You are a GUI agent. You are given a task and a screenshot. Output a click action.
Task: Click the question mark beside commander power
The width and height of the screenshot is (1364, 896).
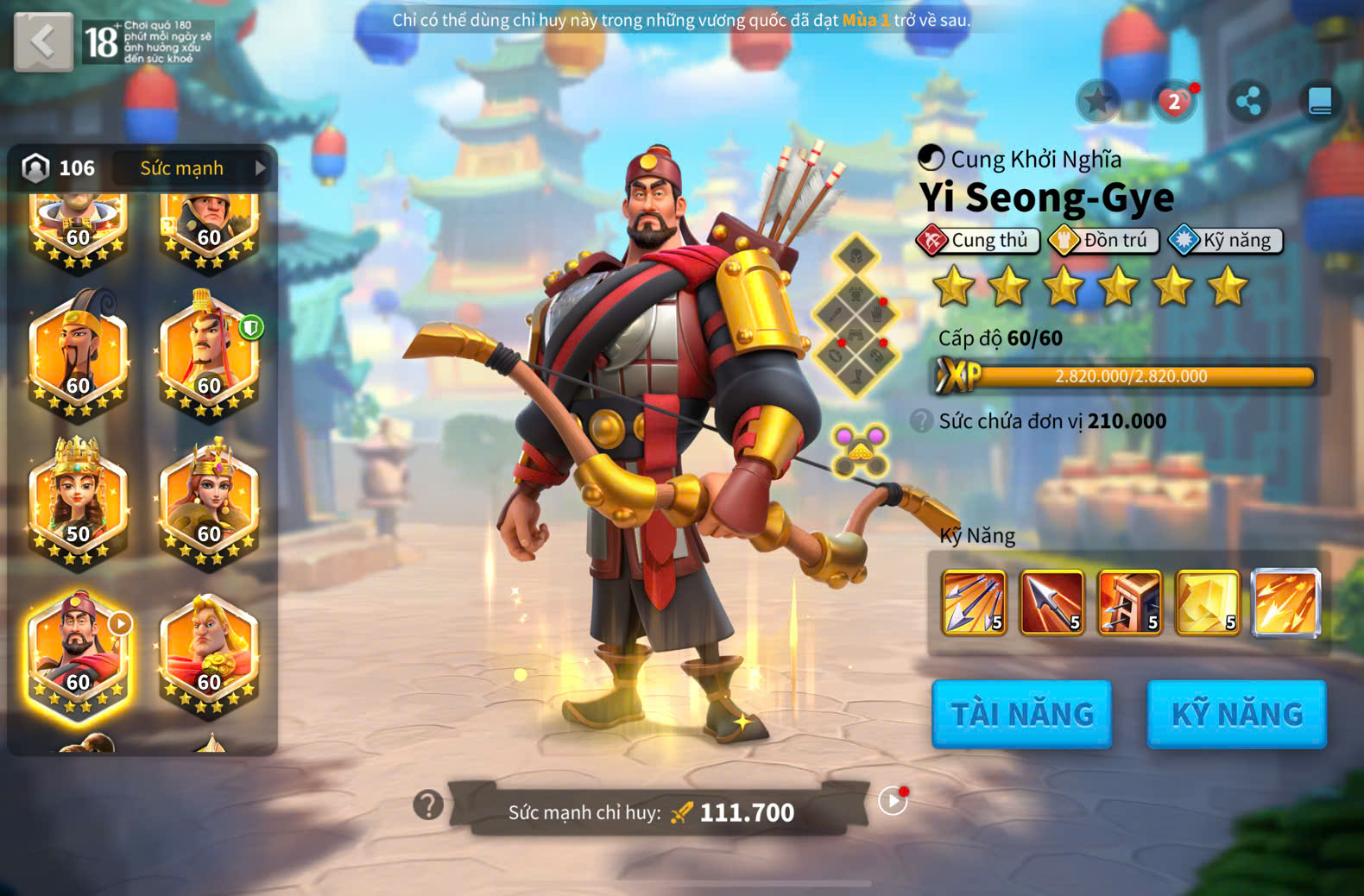click(x=428, y=805)
